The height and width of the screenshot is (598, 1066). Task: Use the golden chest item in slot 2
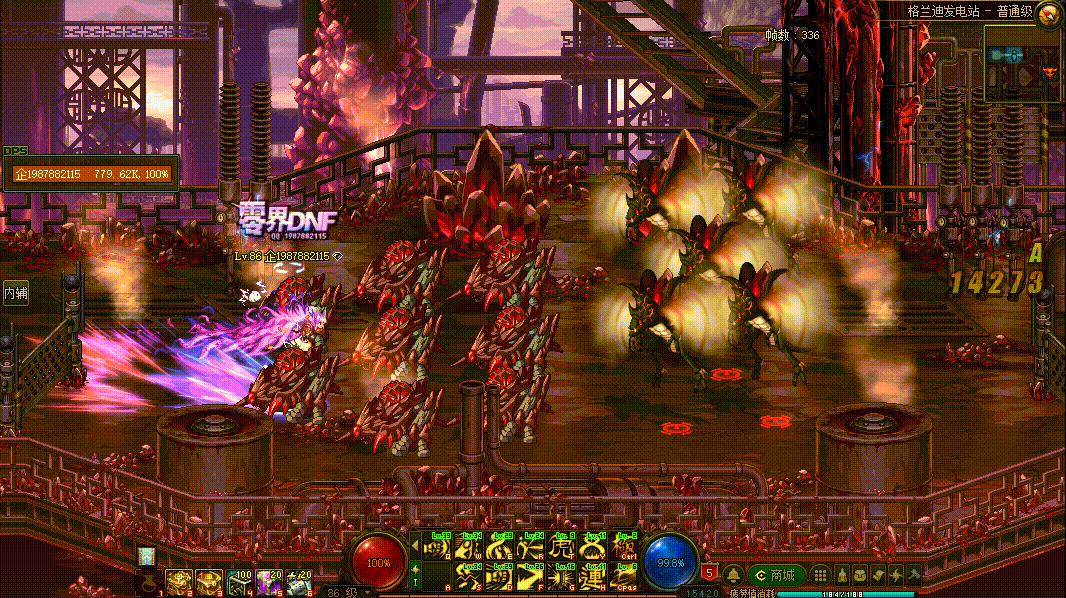coord(179,582)
